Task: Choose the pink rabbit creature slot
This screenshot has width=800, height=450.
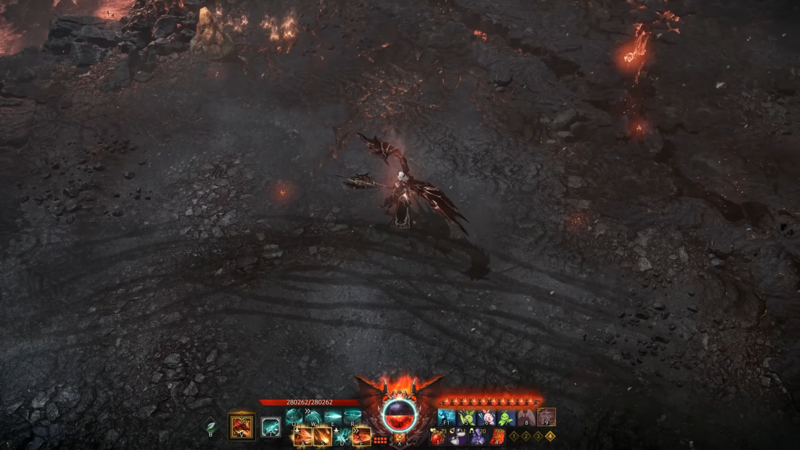Action: click(486, 418)
